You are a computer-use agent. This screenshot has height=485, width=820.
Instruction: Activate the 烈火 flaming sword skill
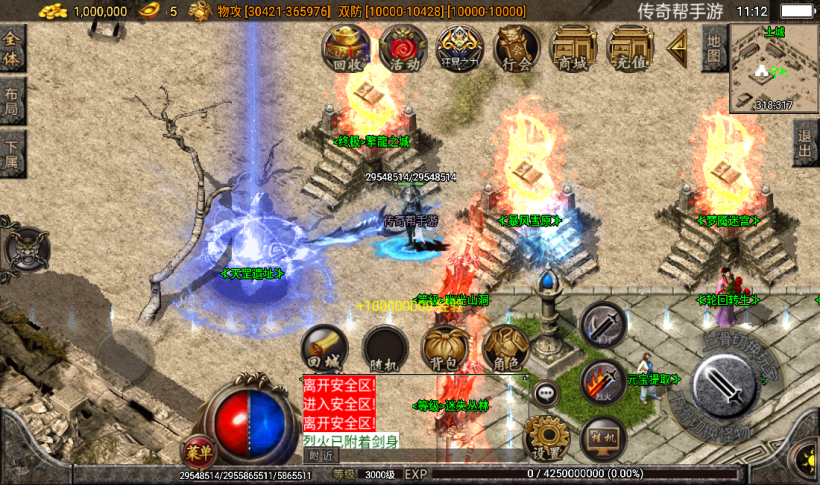coord(603,382)
